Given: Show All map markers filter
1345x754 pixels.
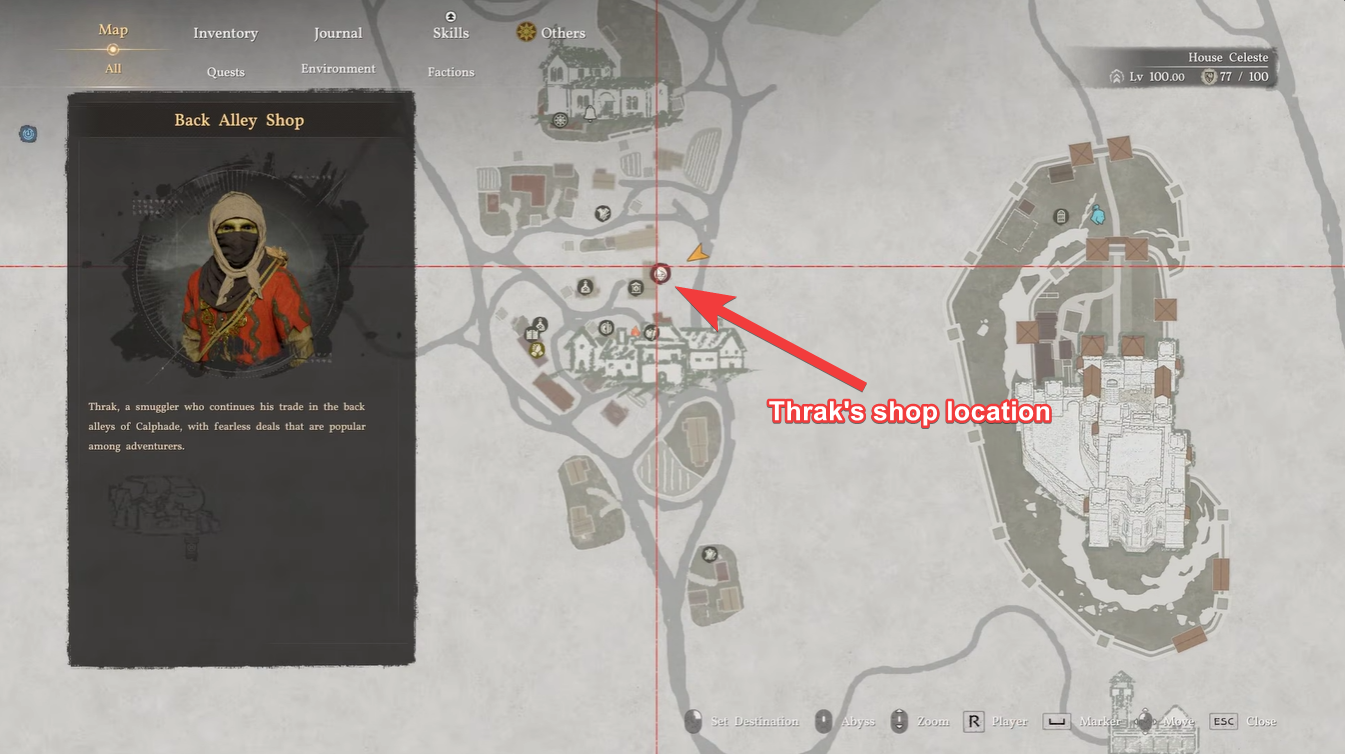Looking at the screenshot, I should point(113,69).
